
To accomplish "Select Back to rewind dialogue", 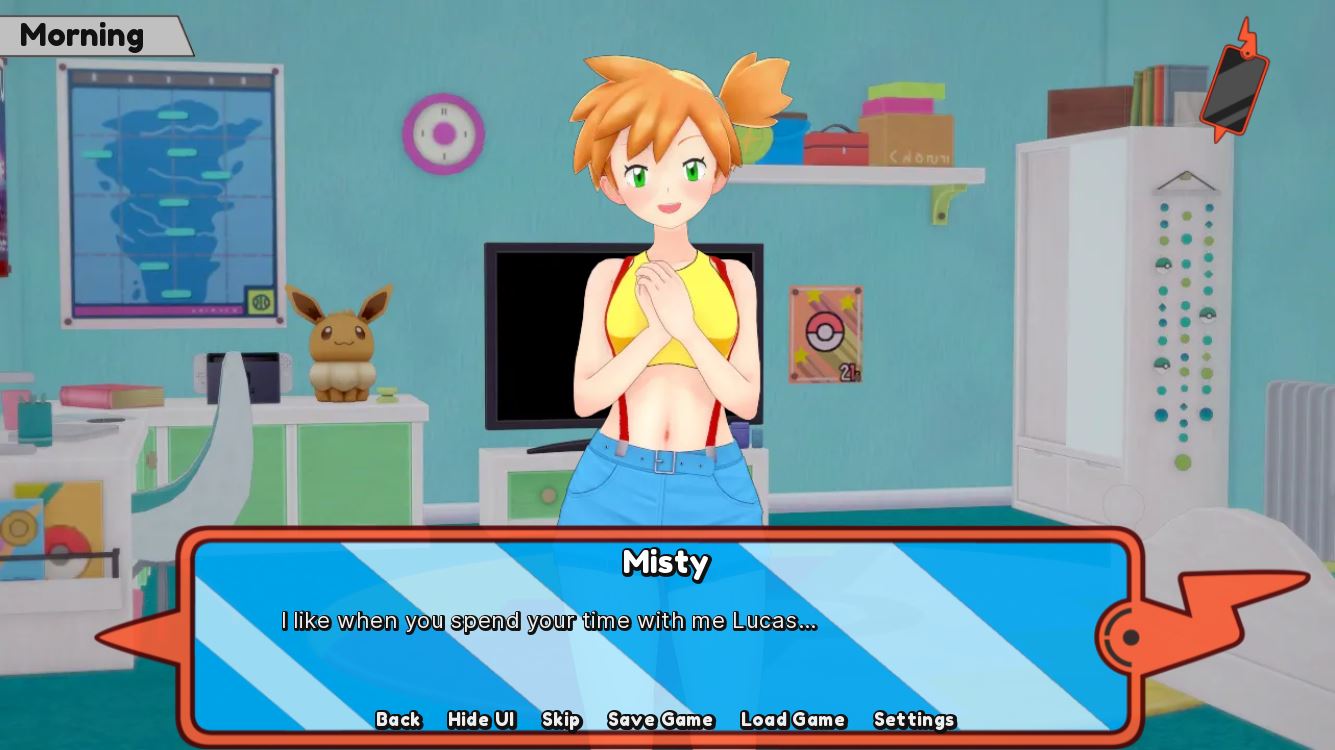I will pyautogui.click(x=398, y=719).
